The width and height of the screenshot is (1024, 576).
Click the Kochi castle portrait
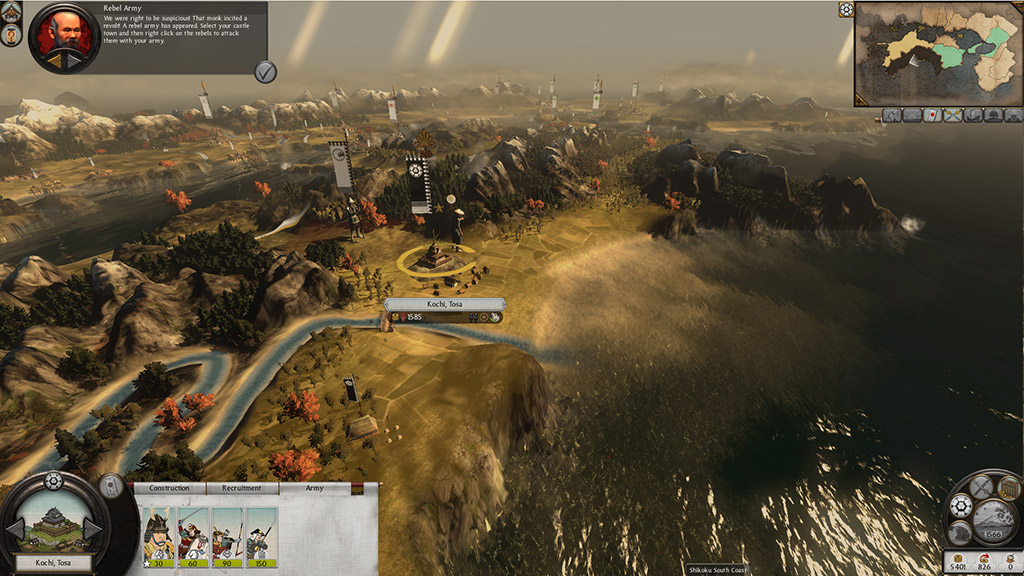tap(54, 525)
